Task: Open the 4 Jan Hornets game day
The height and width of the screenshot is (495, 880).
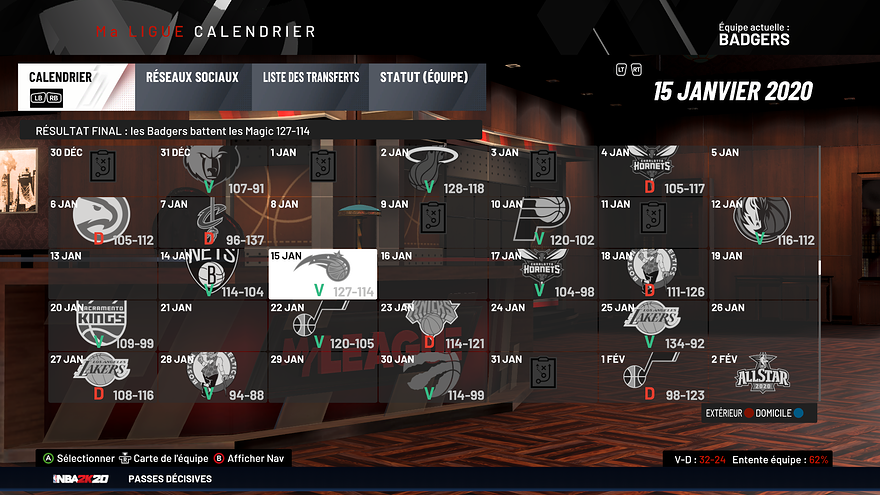Action: coord(653,170)
